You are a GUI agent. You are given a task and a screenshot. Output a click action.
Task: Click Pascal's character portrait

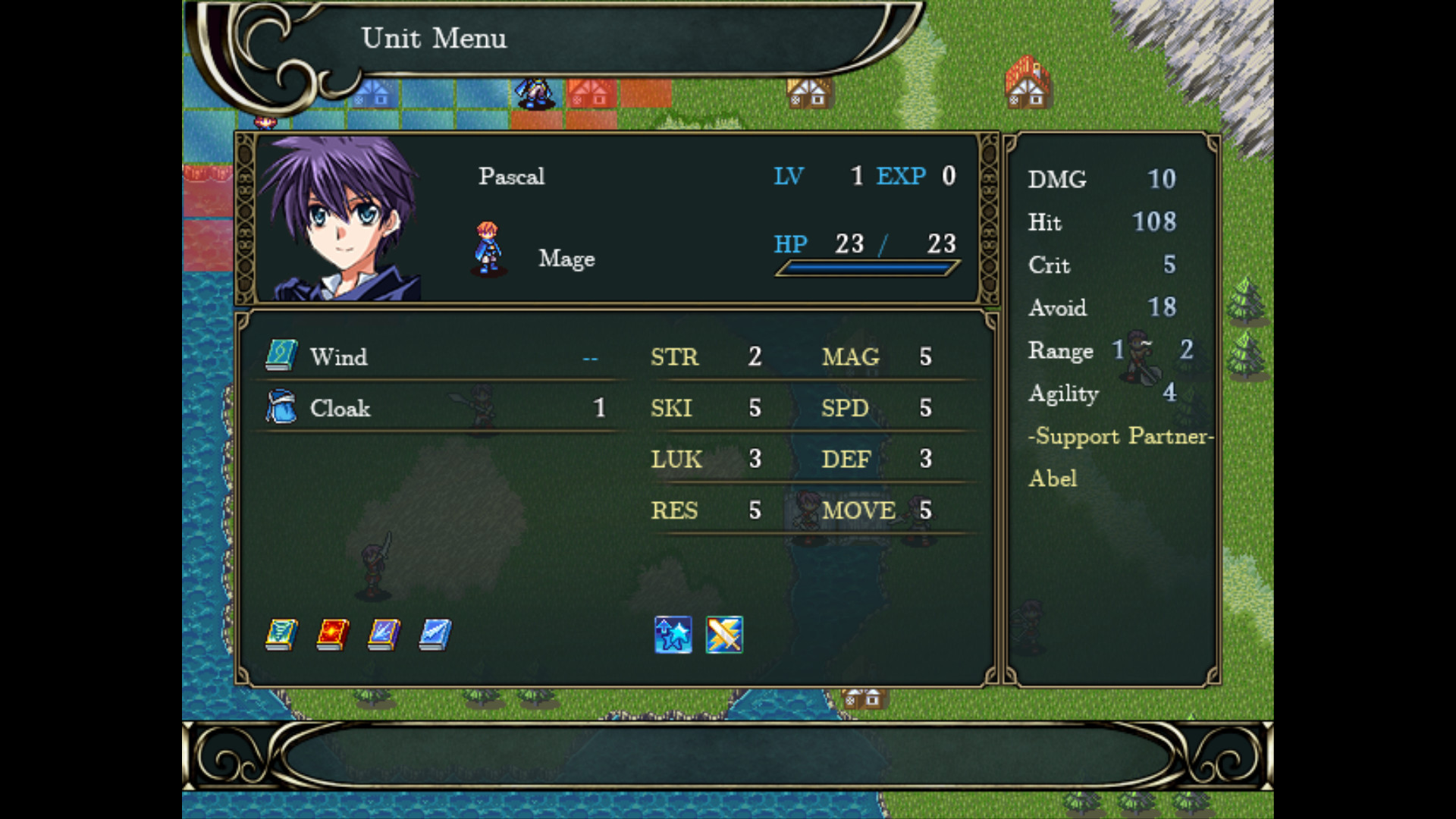click(x=340, y=218)
